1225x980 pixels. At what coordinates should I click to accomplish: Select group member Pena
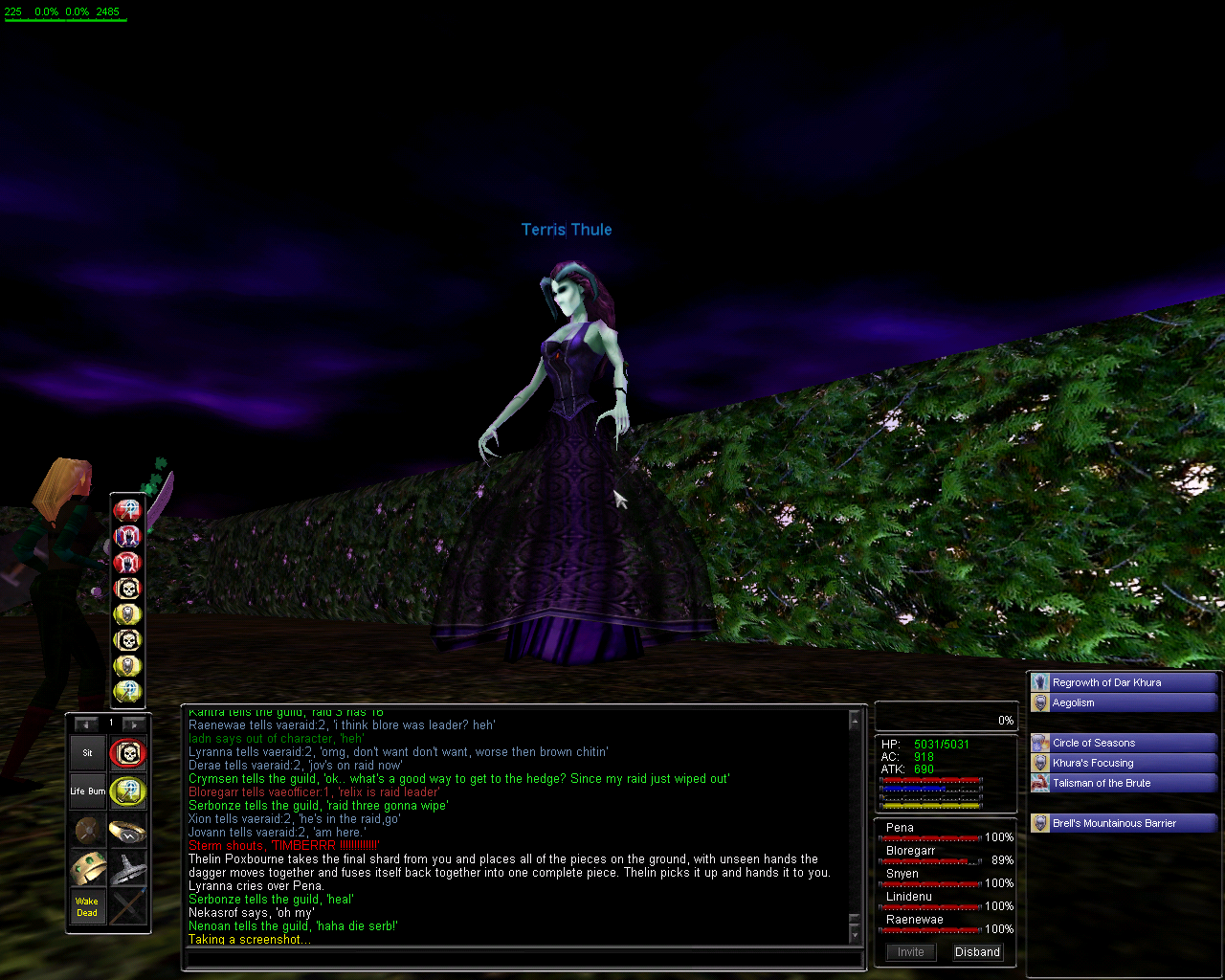coord(900,828)
